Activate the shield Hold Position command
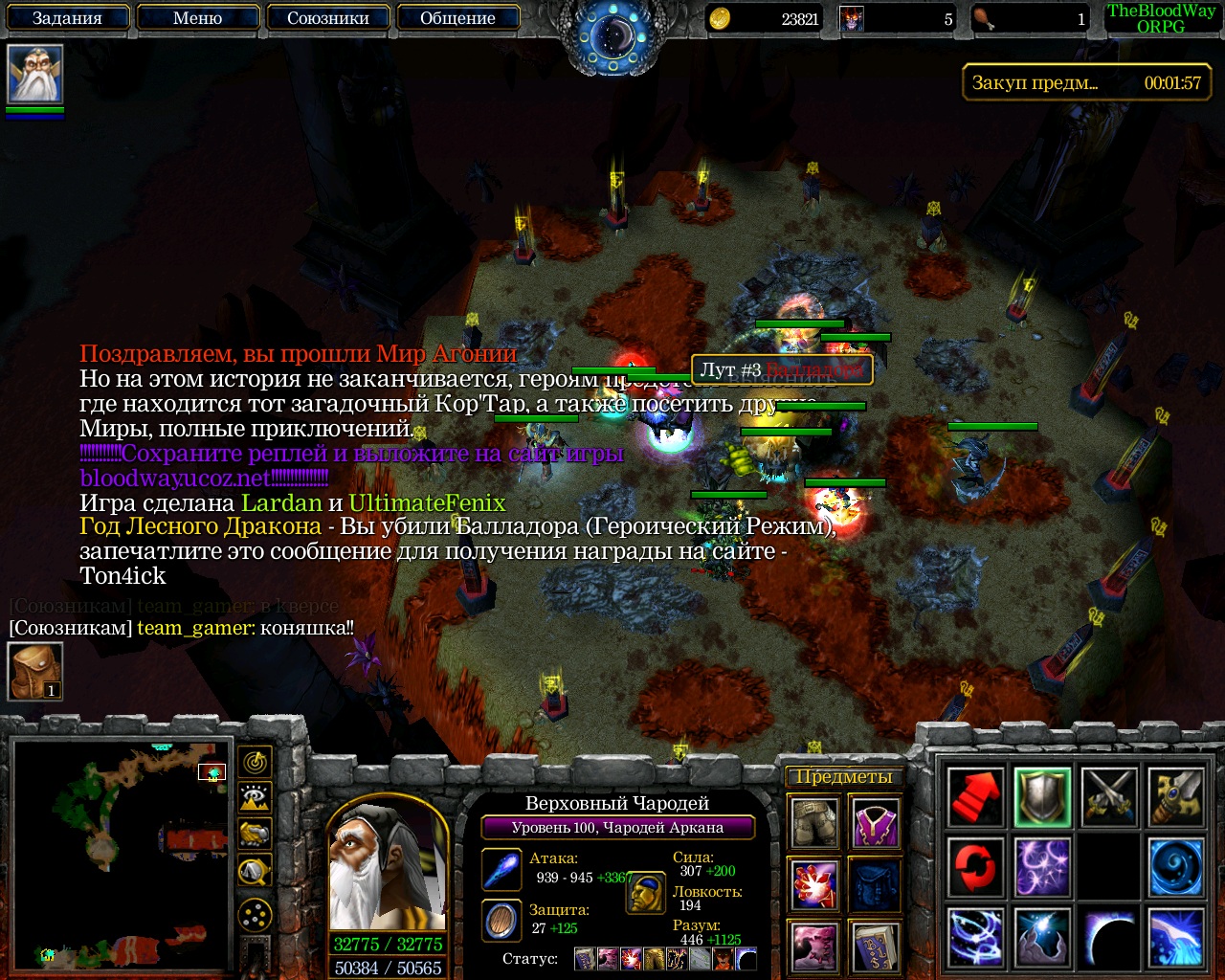This screenshot has height=980, width=1225. (x=1042, y=797)
